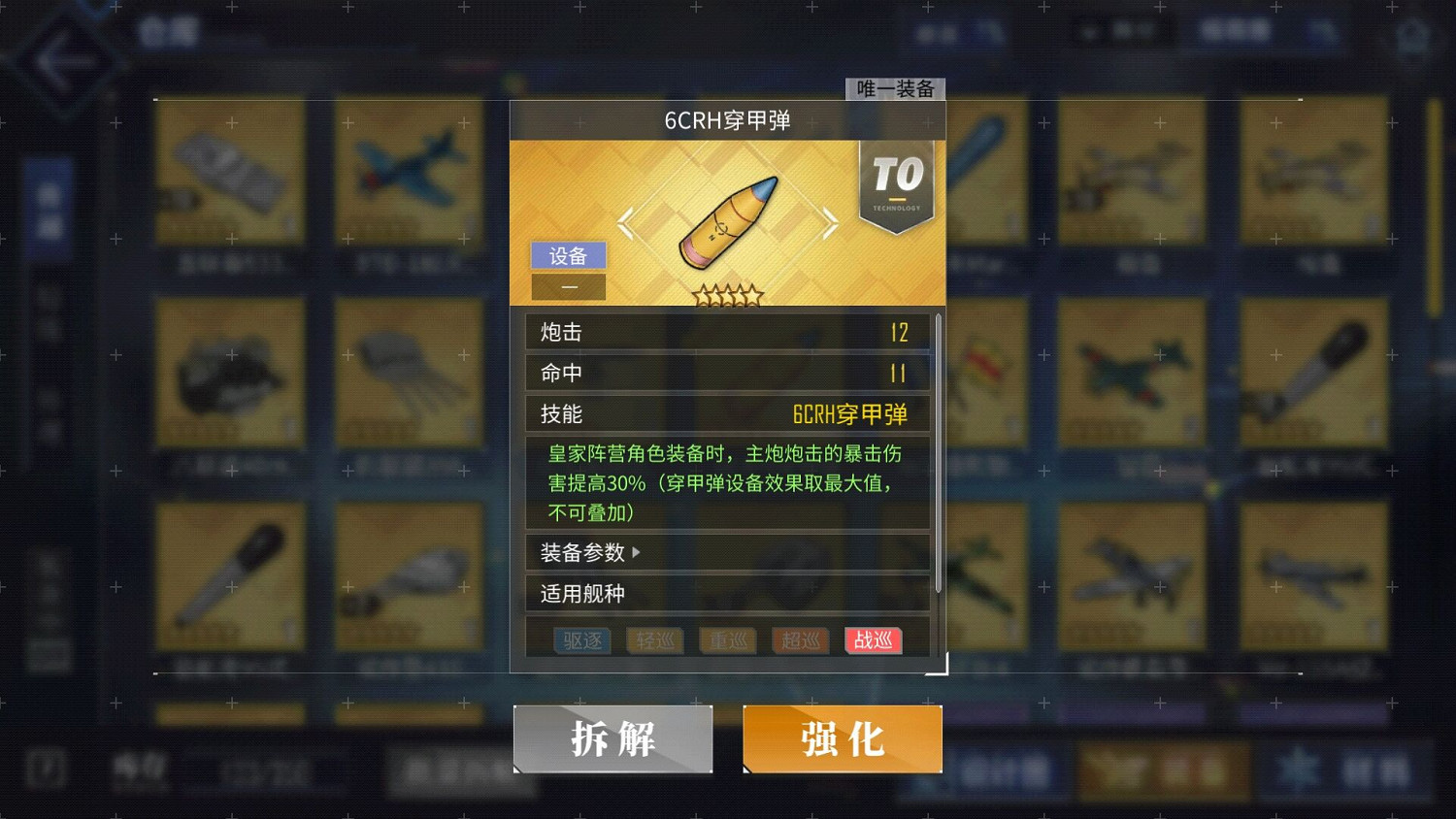Viewport: 1456px width, 819px height.
Task: Click the left chevron to view previous equipment
Action: point(627,223)
